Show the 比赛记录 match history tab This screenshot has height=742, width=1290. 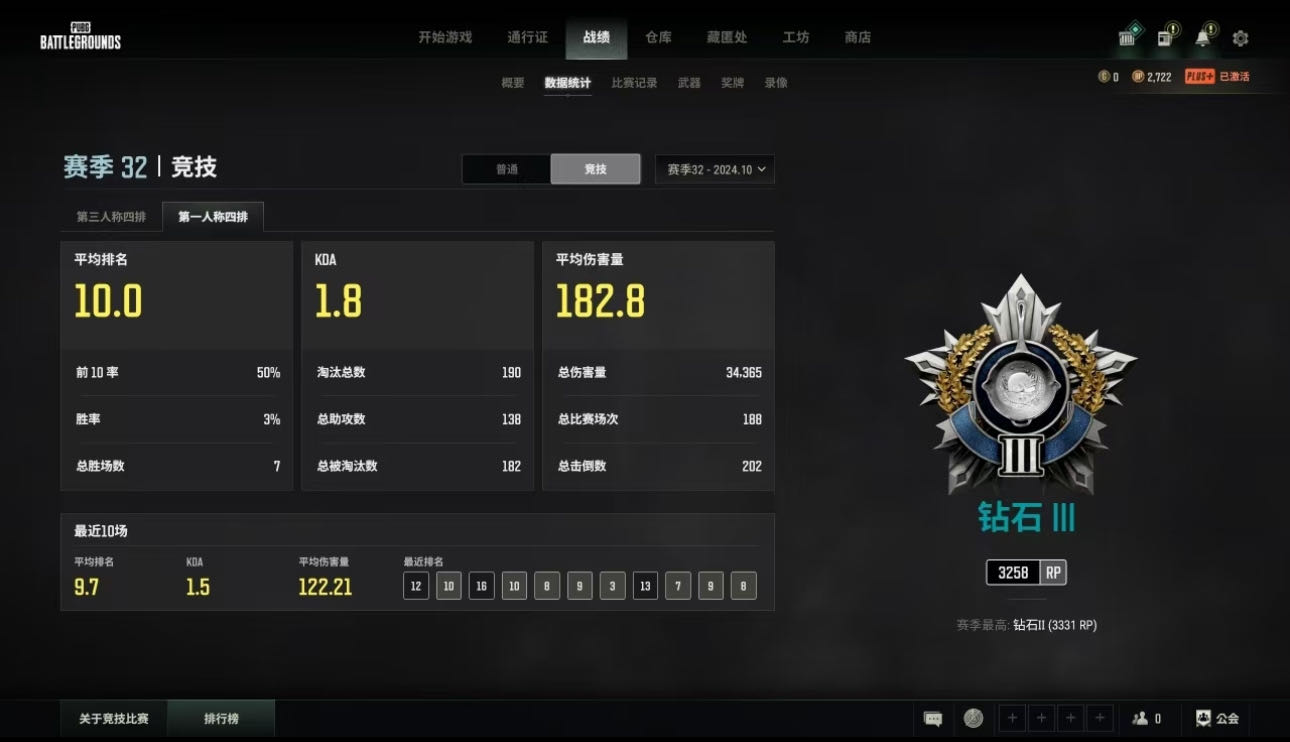(x=634, y=83)
